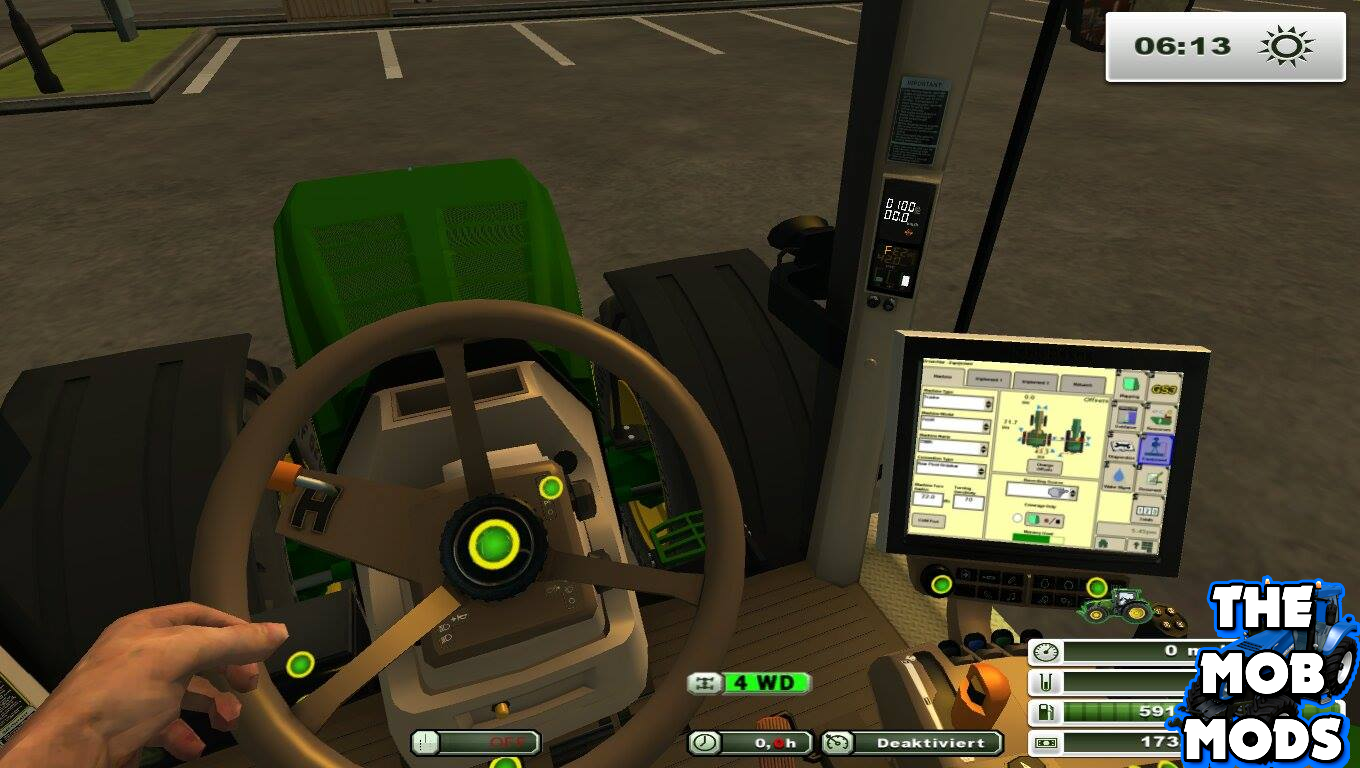This screenshot has width=1360, height=768.
Task: Open the Totals counter icon on monitor
Action: pos(1148,513)
